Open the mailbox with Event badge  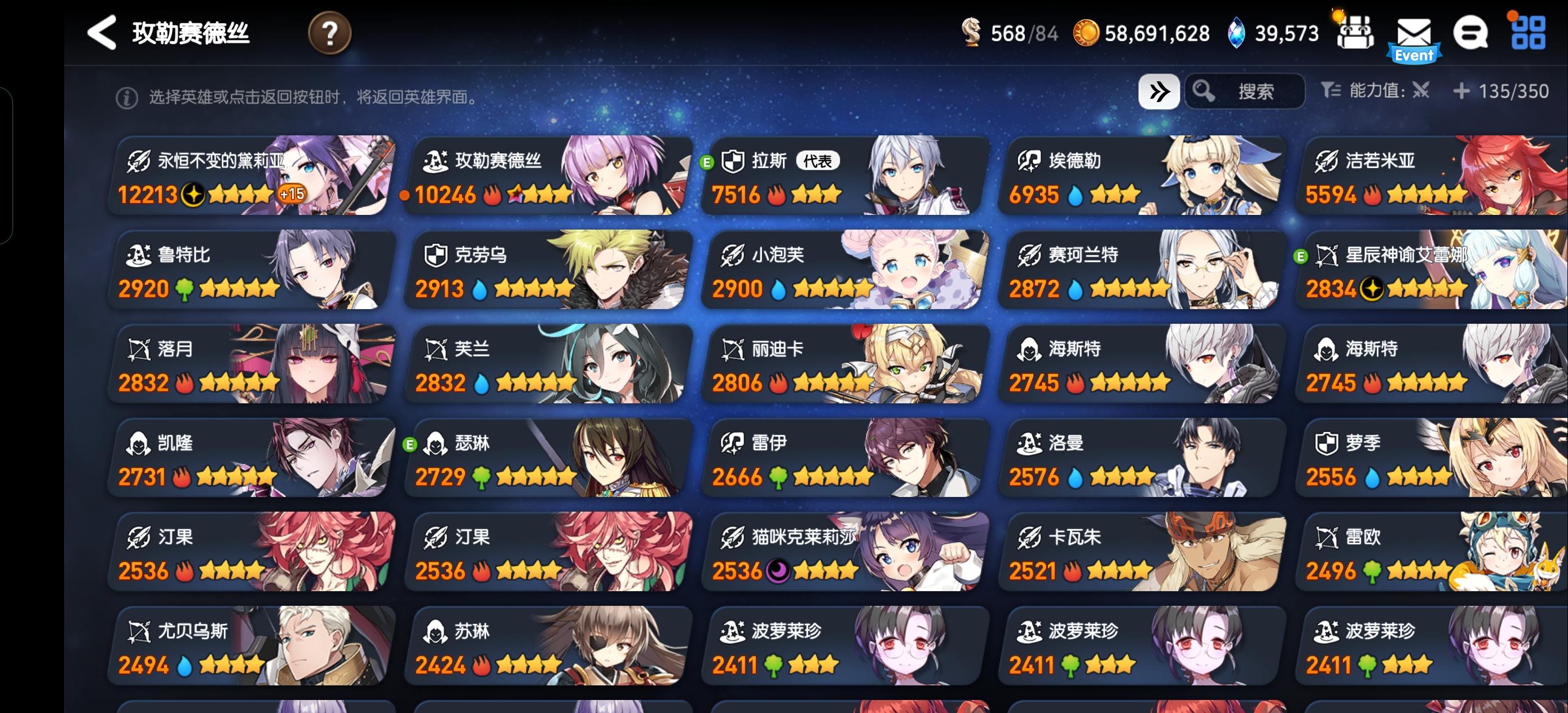coord(1413,33)
